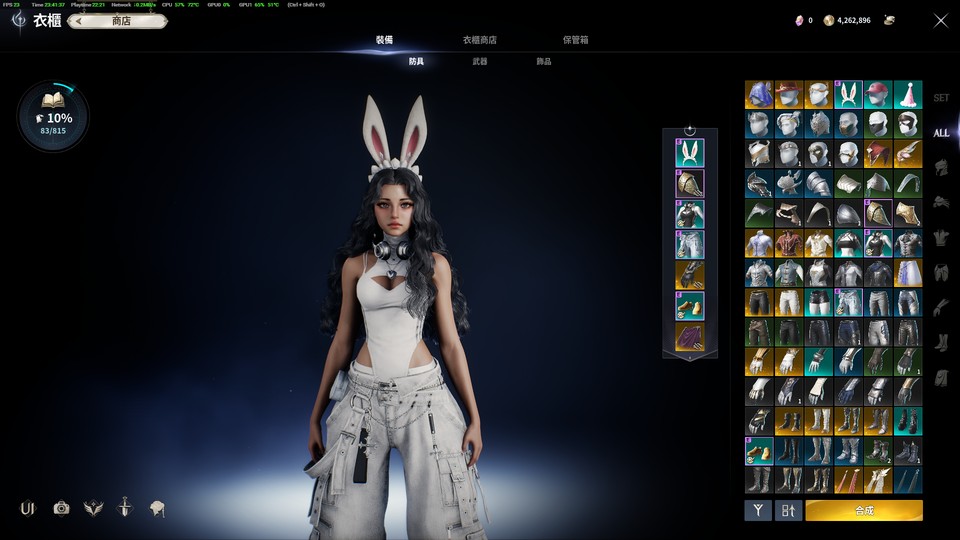Pick the red baseball cap item

coord(878,94)
